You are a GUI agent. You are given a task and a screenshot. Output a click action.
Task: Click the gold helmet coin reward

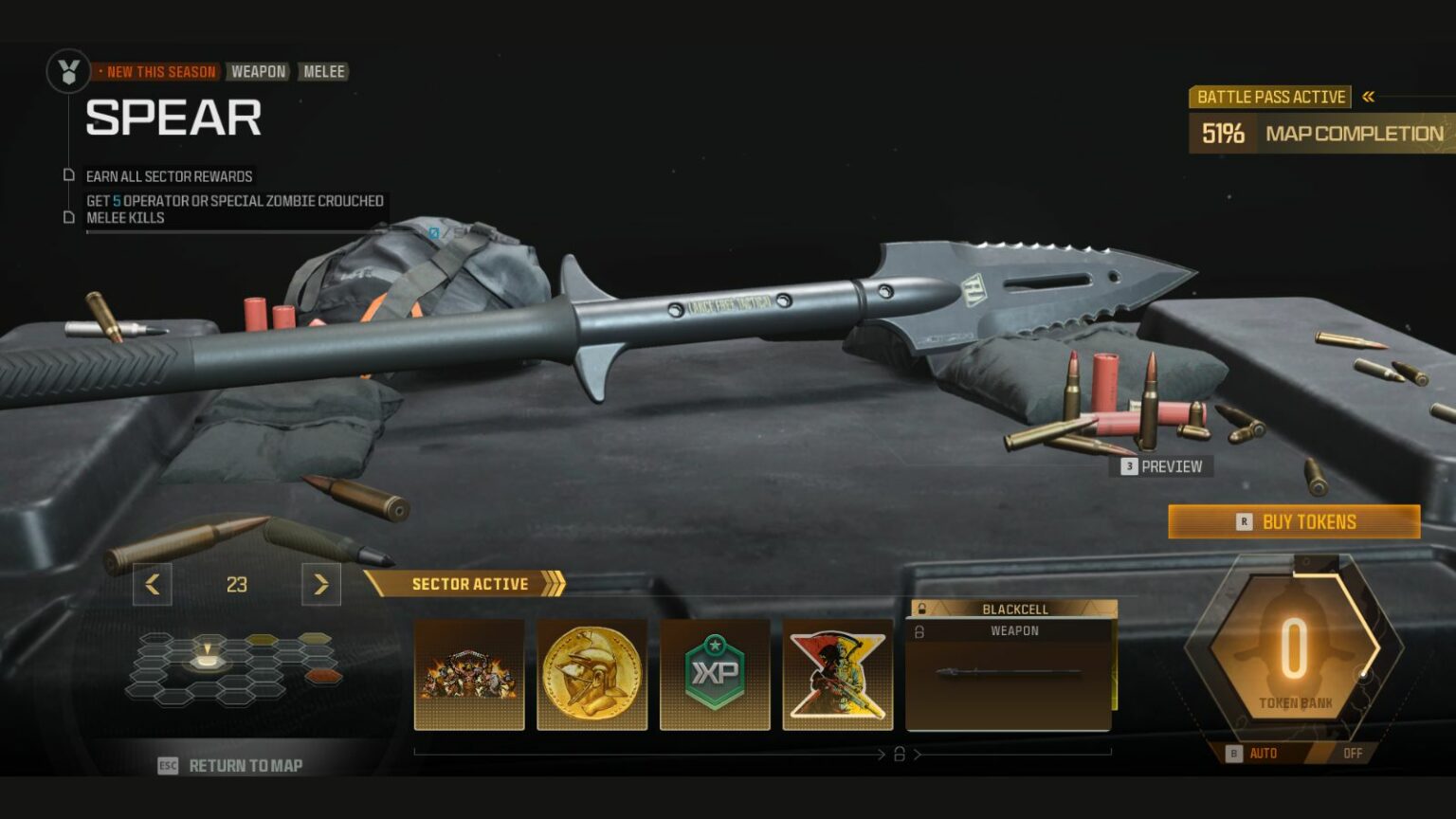click(x=593, y=673)
